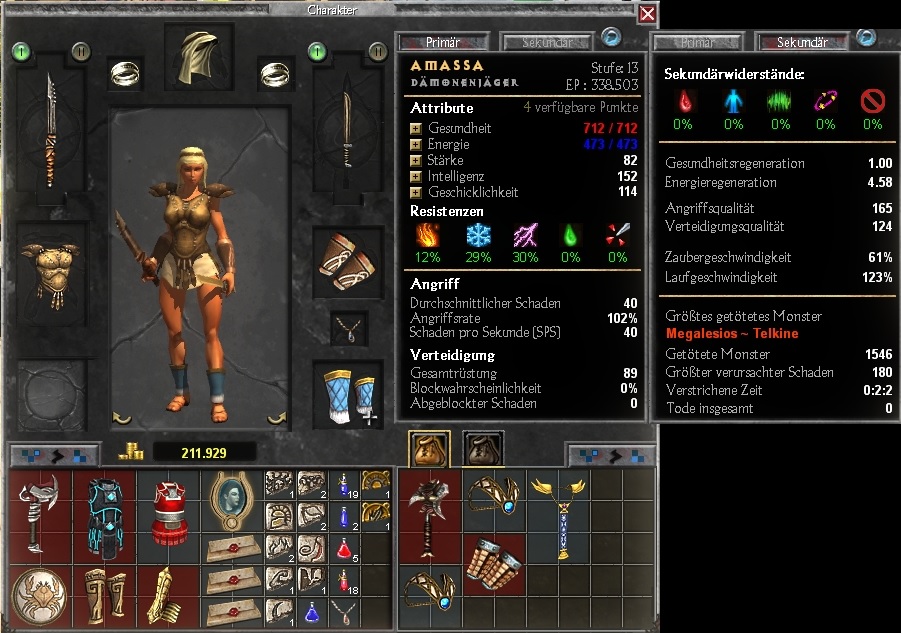Open the second inventory bag tab
Image resolution: width=901 pixels, height=633 pixels.
pos(483,448)
